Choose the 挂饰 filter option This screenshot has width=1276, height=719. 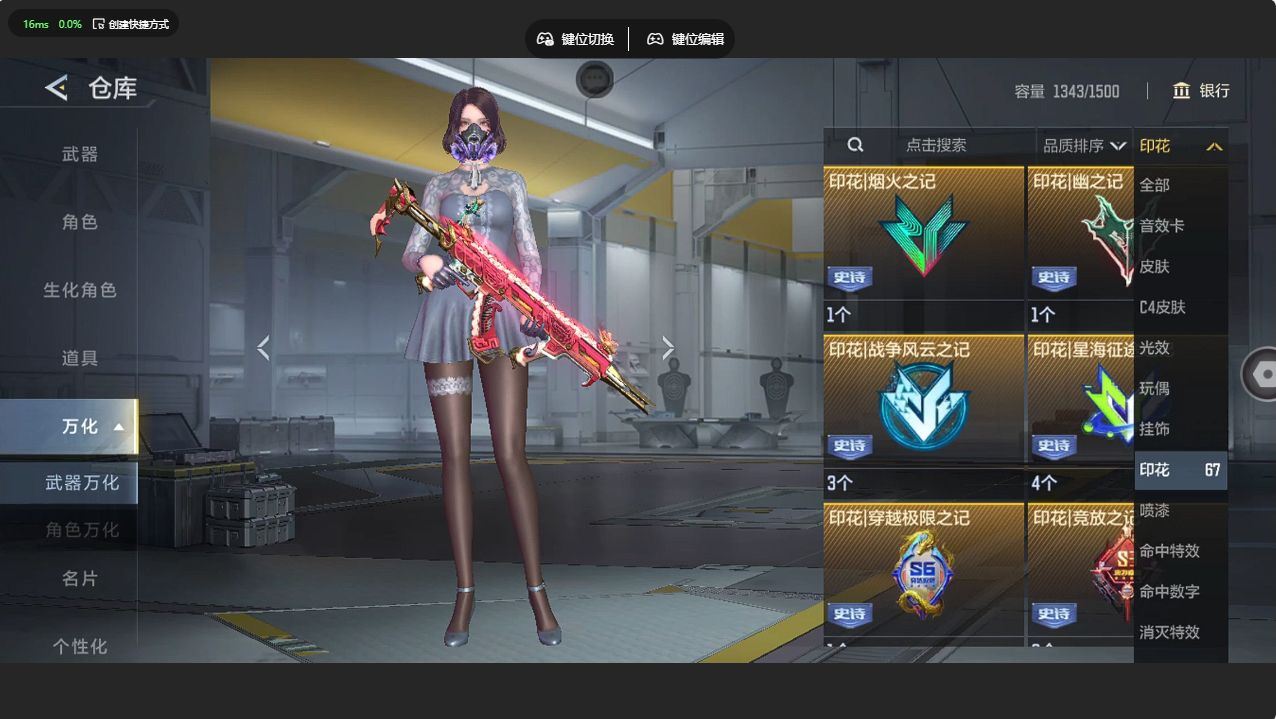point(1155,429)
